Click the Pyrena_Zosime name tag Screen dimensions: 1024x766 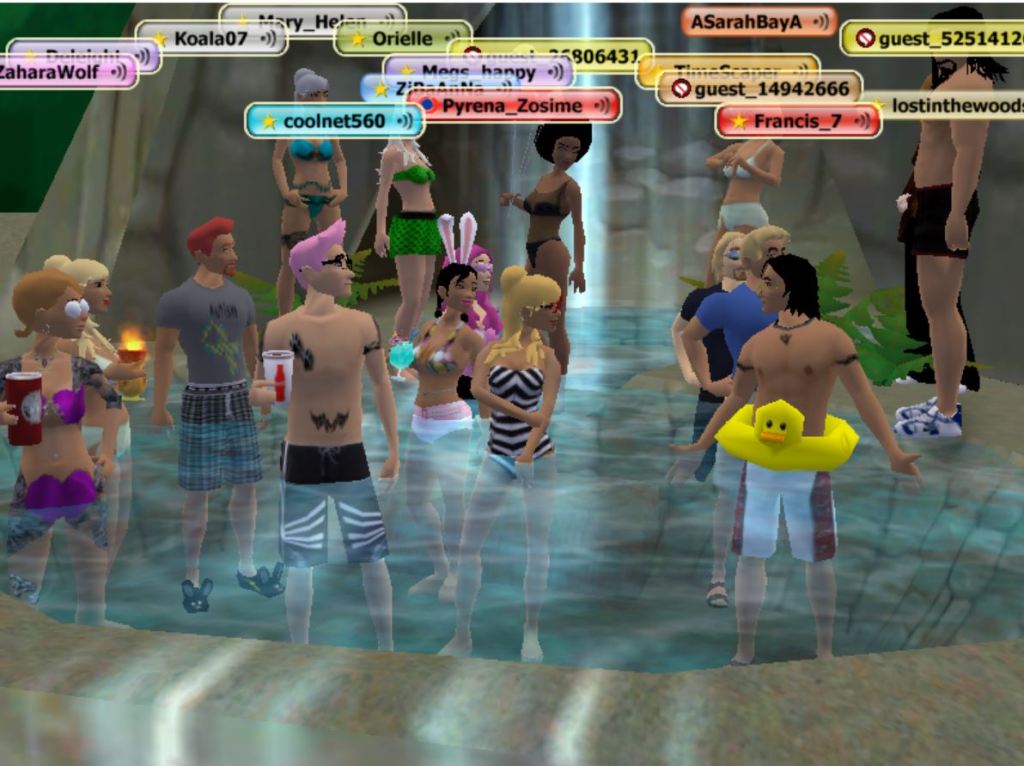(x=512, y=105)
